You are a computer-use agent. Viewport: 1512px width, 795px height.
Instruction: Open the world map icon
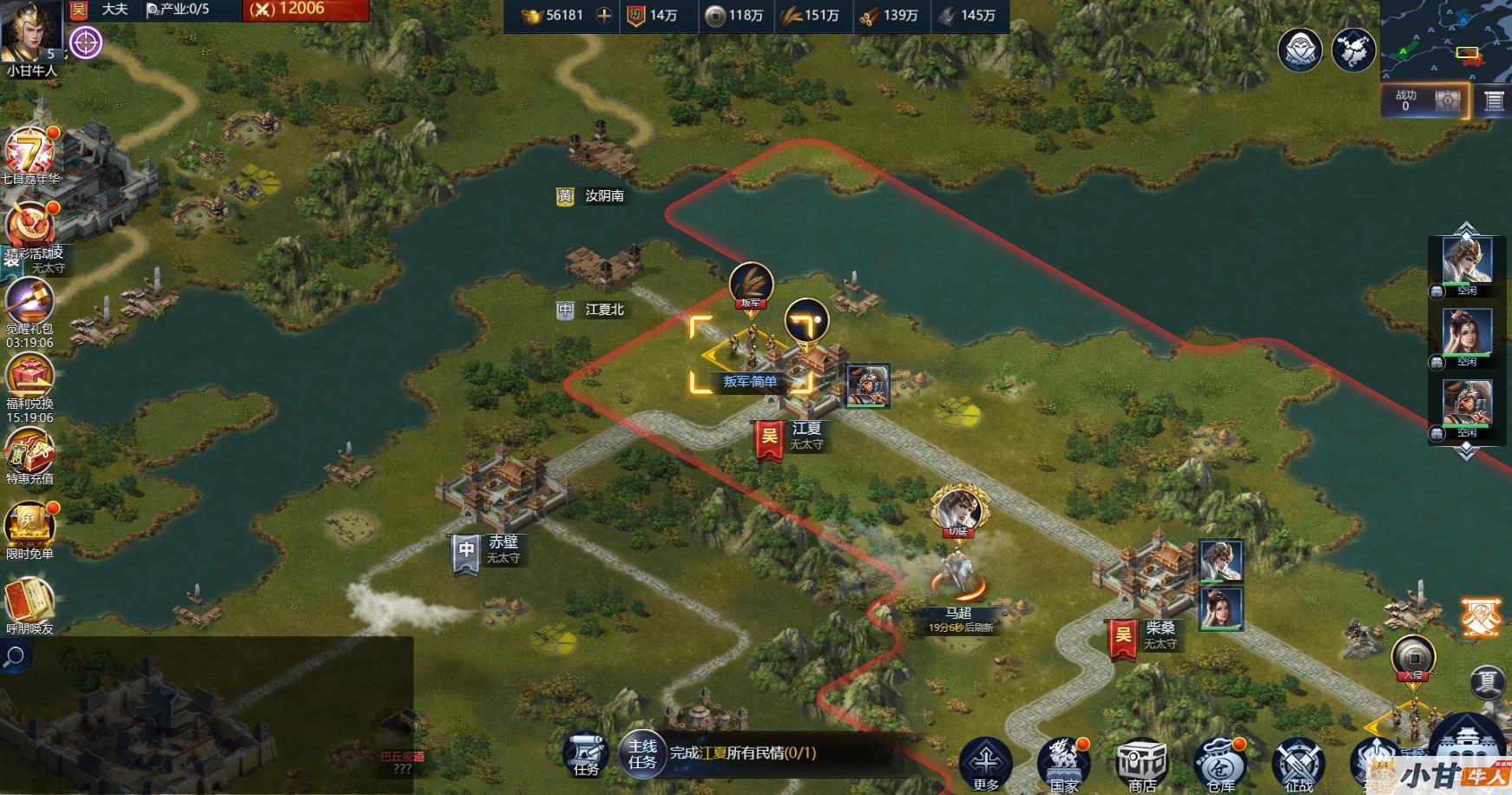pos(1353,49)
